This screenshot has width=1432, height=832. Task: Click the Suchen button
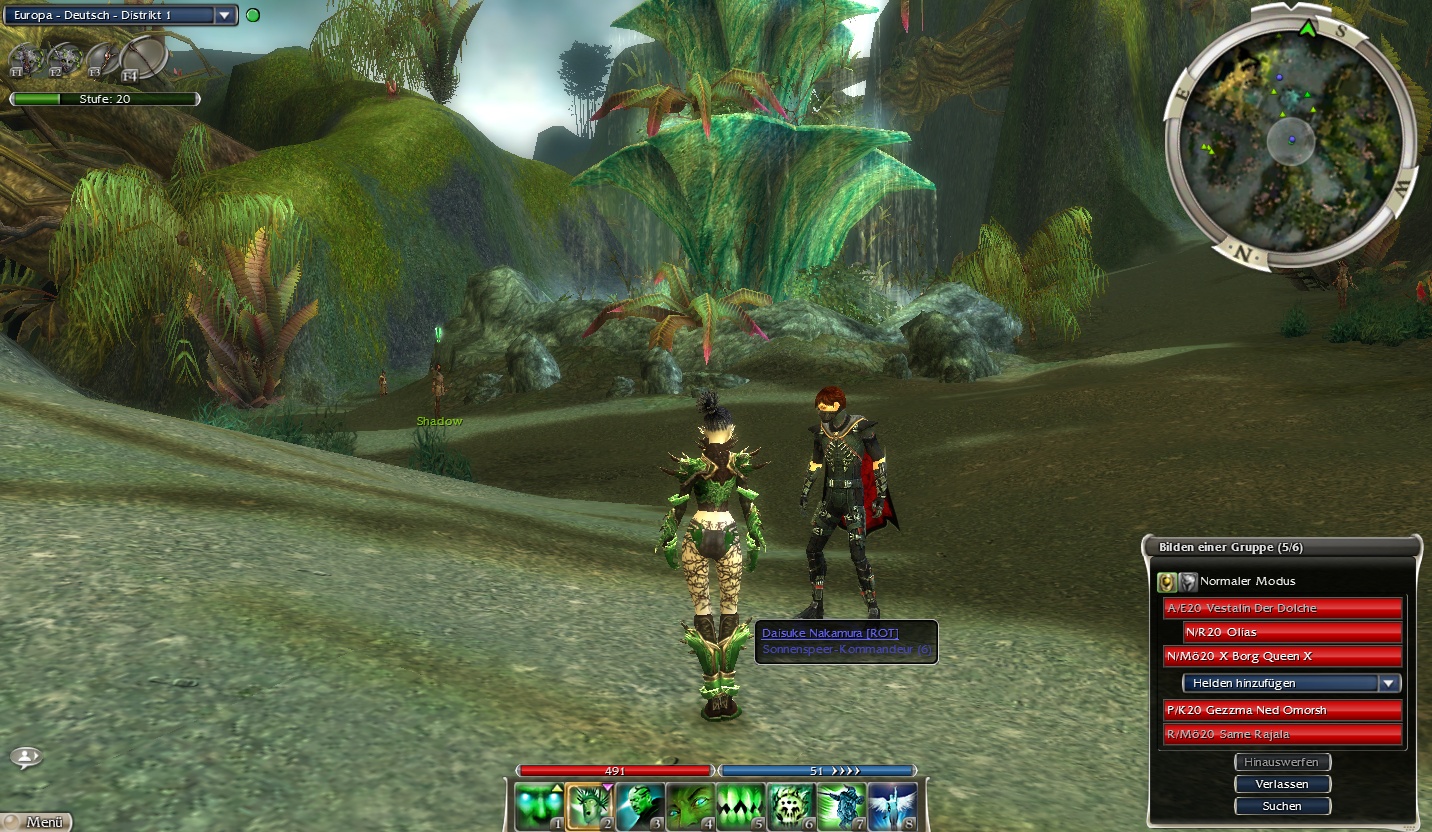[x=1282, y=806]
